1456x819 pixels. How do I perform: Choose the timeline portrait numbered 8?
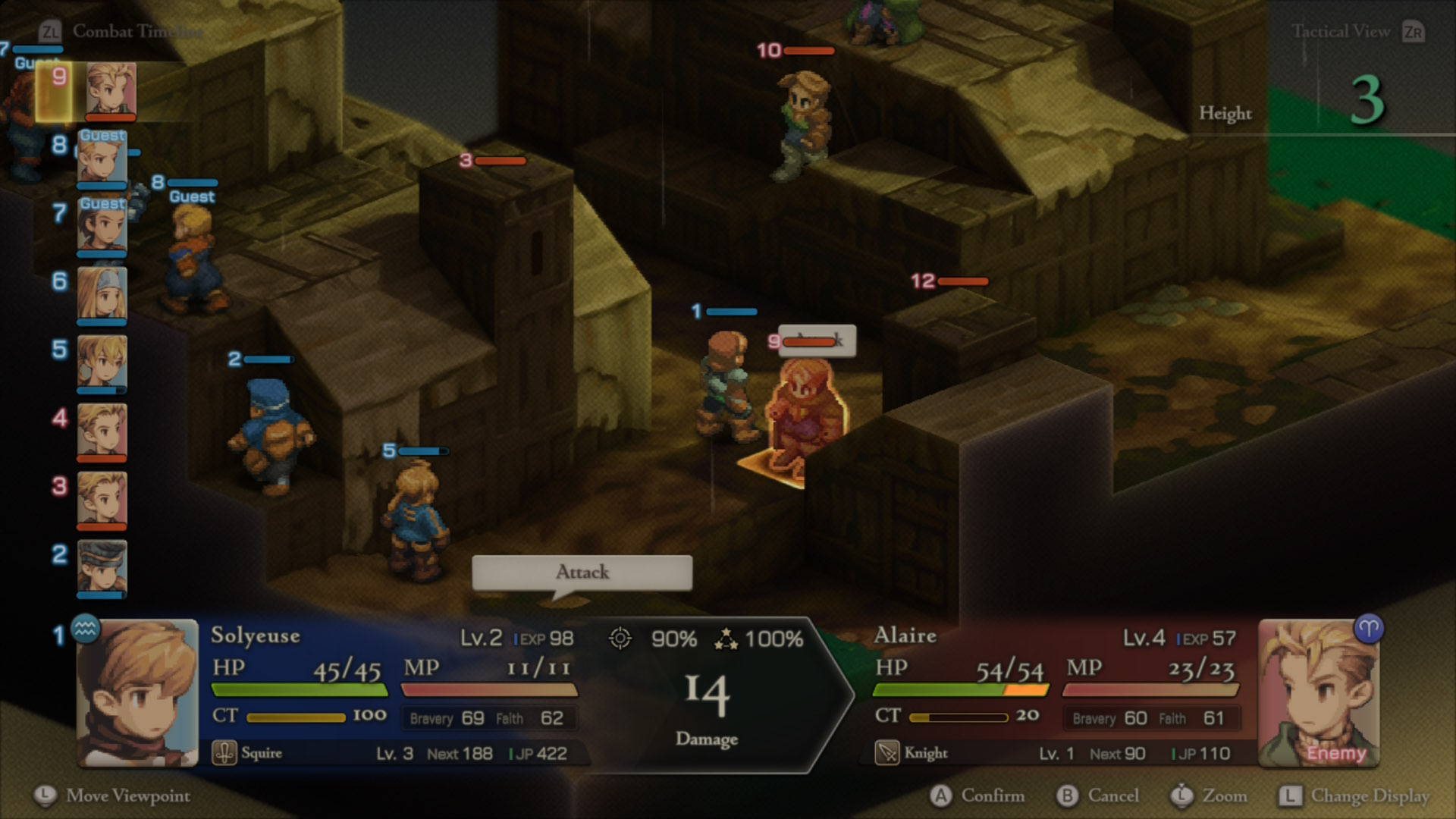point(102,159)
